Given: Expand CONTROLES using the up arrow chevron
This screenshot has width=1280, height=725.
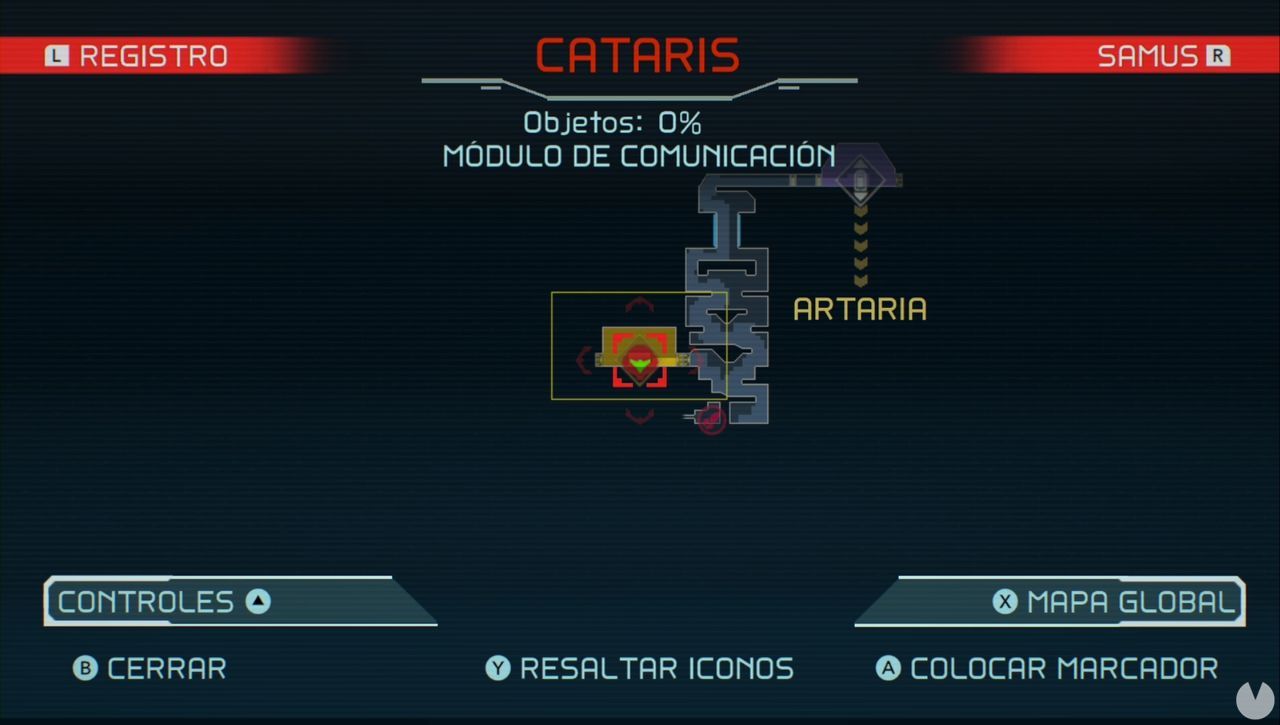Looking at the screenshot, I should [x=258, y=602].
